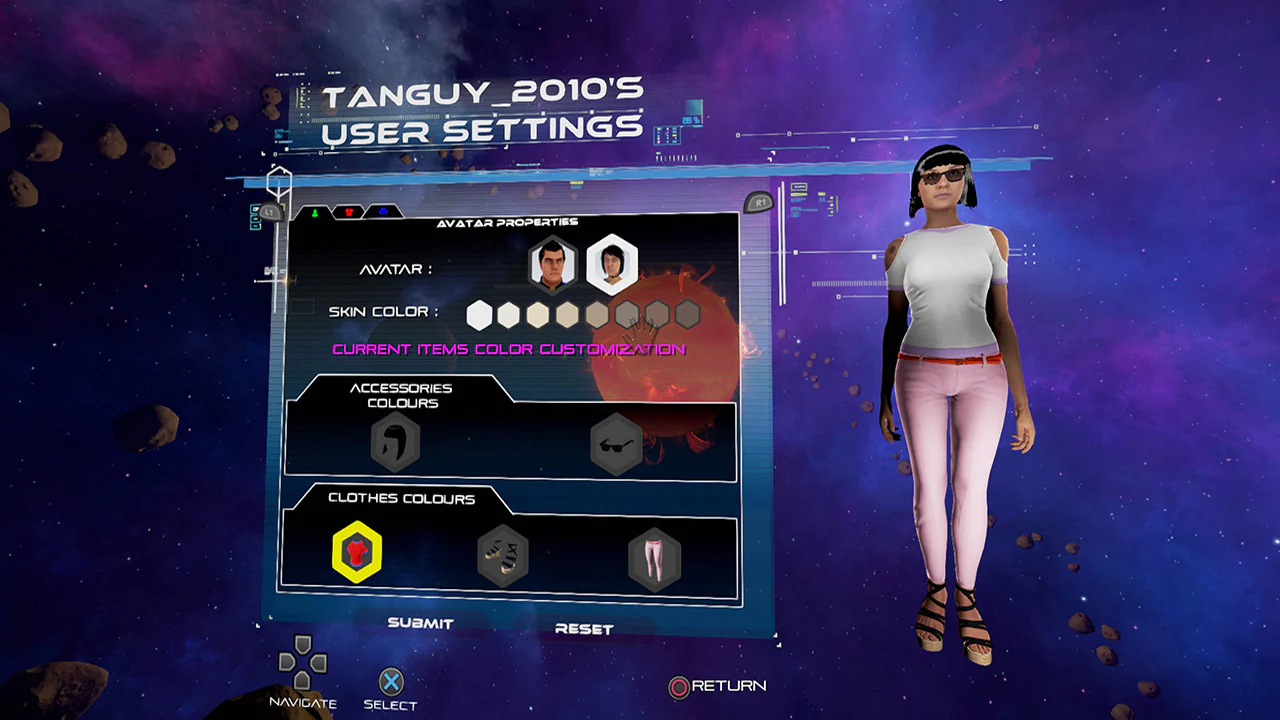Viewport: 1280px width, 720px height.
Task: Click the R1 shoulder button indicator
Action: click(758, 203)
